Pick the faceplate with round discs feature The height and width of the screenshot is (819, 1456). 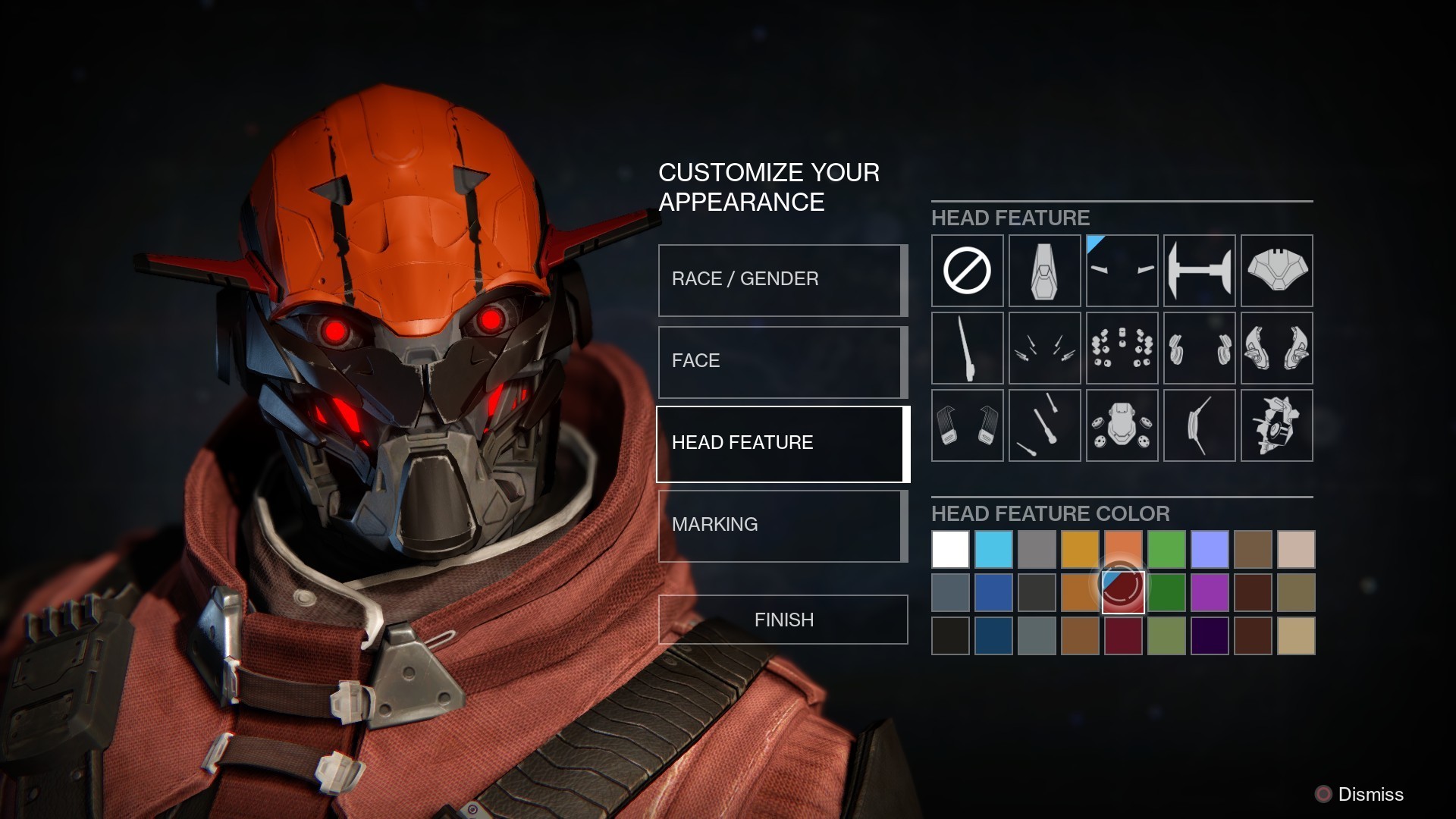1122,425
